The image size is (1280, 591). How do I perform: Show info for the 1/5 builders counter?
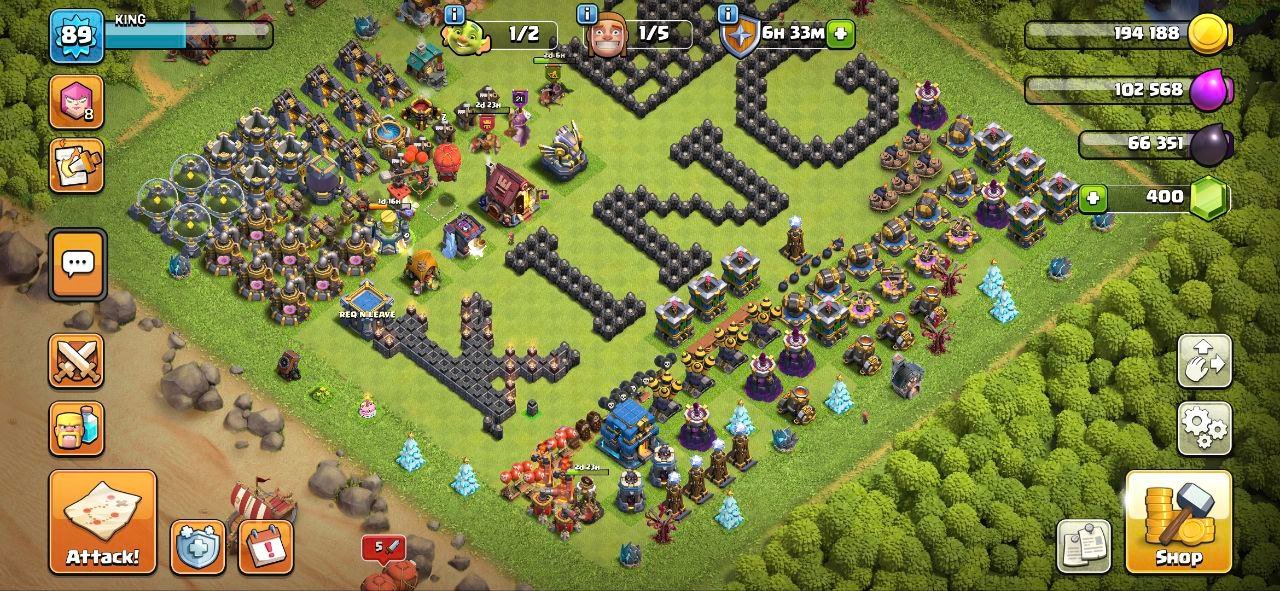pyautogui.click(x=589, y=14)
